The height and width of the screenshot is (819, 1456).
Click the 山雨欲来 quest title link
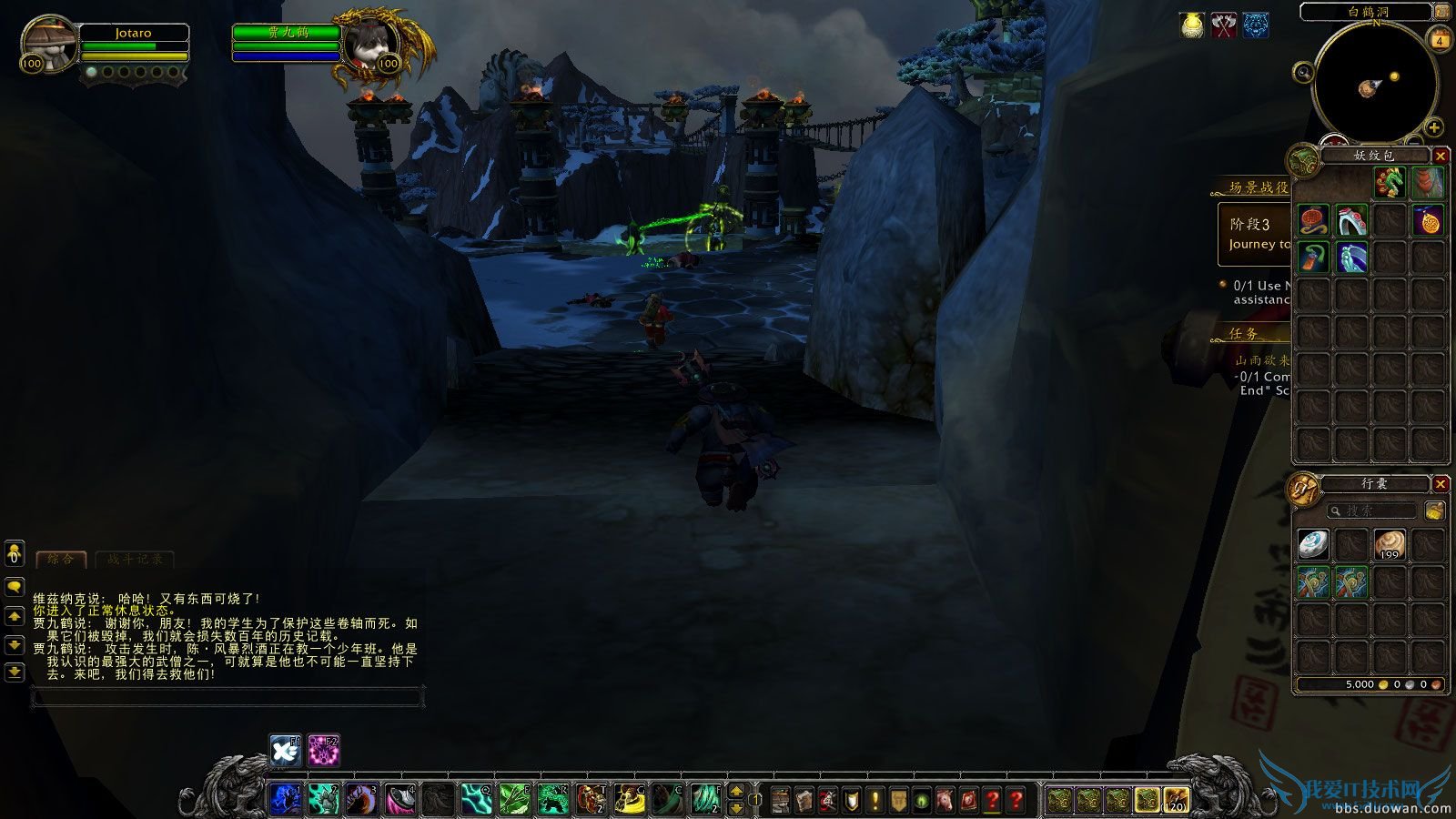pos(1261,359)
